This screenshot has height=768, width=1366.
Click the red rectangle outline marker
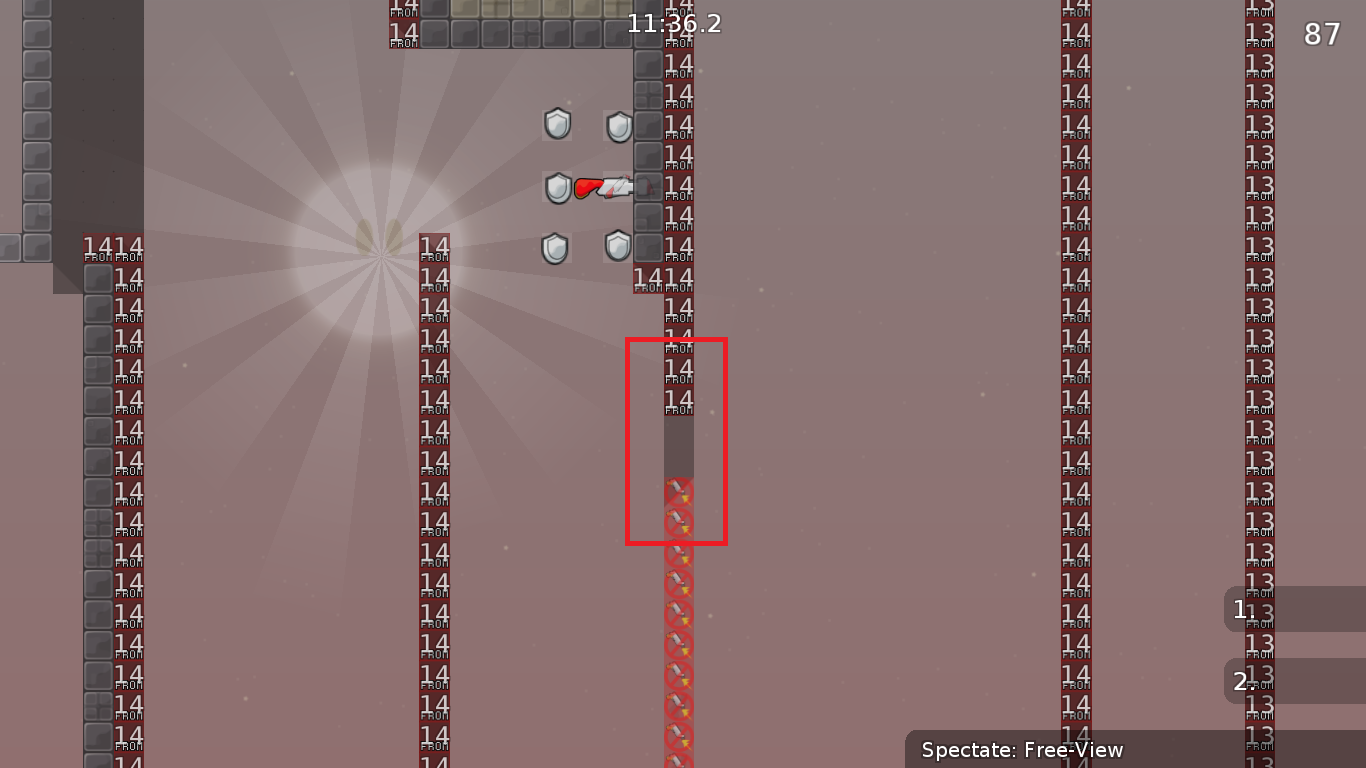coord(628,440)
